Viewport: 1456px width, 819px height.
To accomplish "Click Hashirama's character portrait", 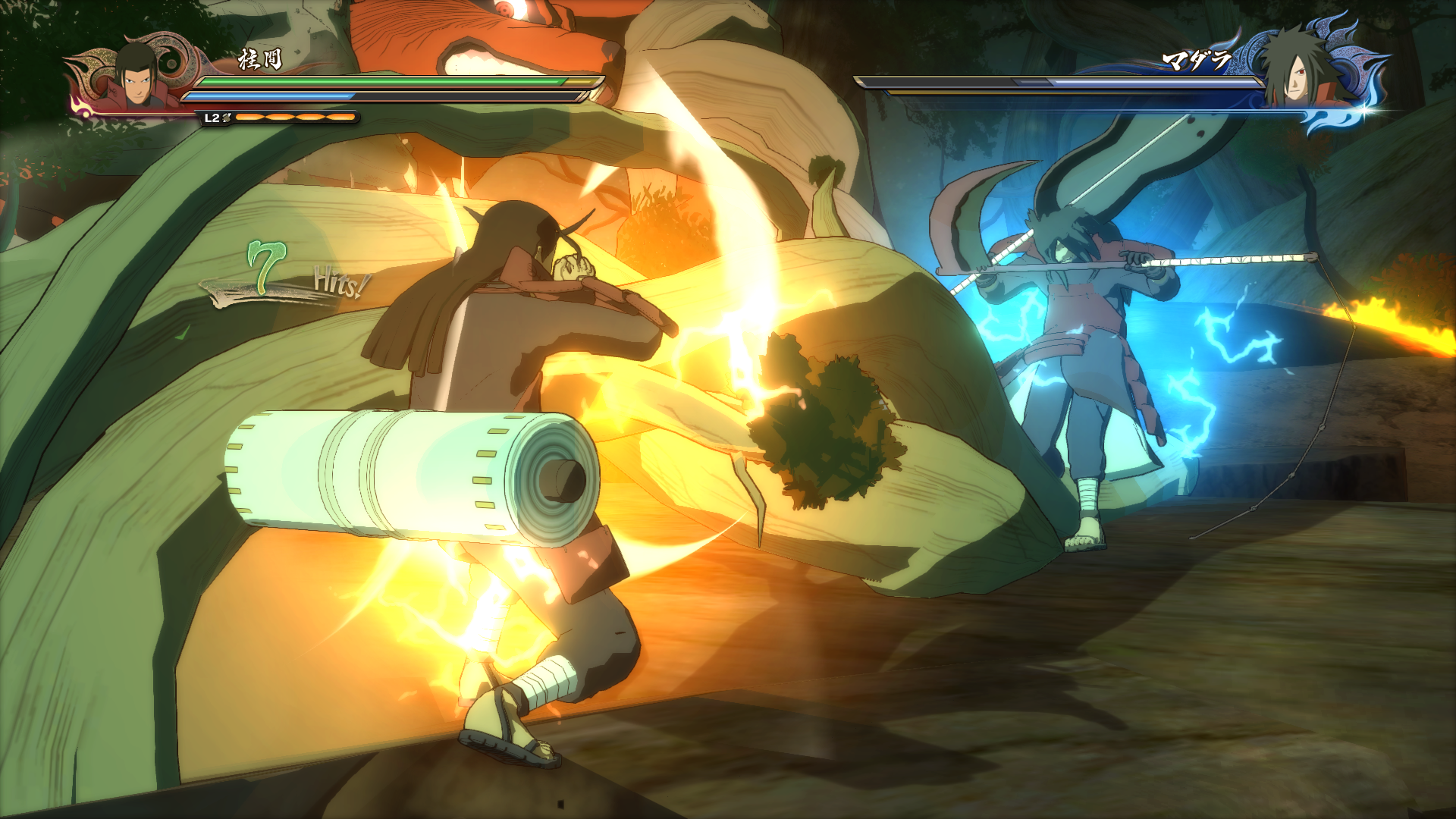I will (x=136, y=76).
